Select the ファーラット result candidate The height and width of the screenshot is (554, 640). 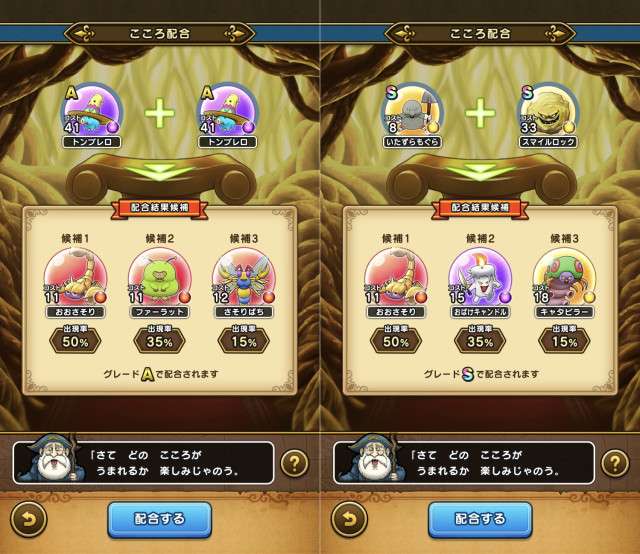point(160,277)
